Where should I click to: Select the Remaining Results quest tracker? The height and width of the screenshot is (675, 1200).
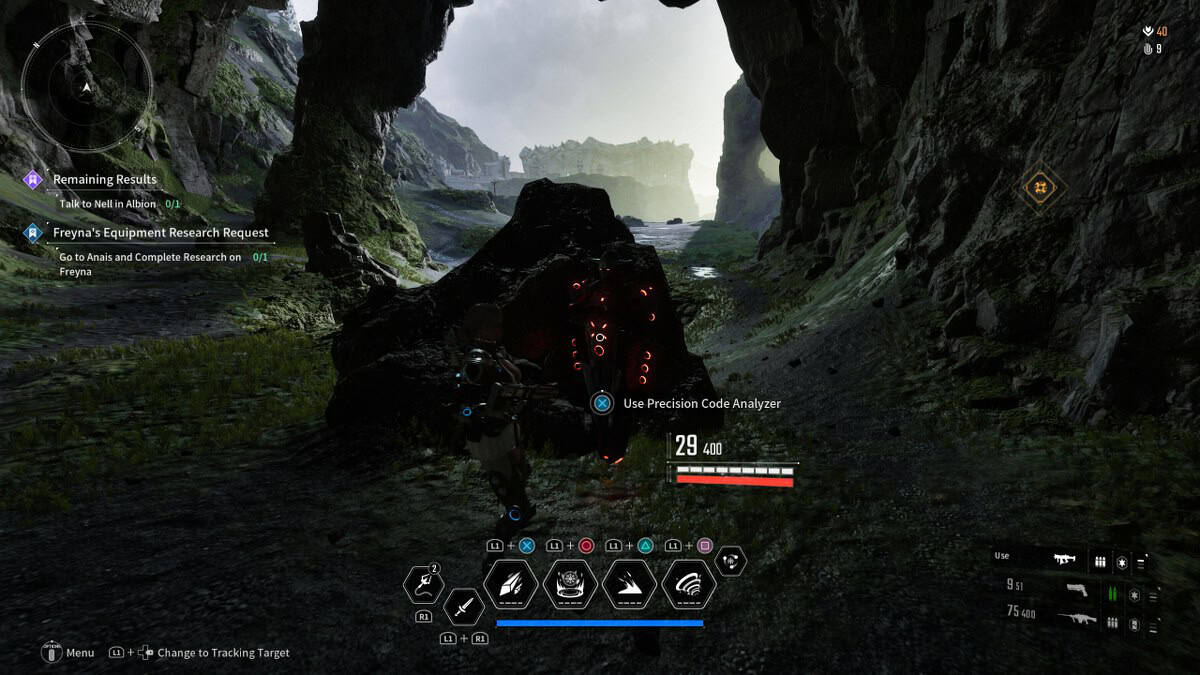pyautogui.click(x=104, y=180)
